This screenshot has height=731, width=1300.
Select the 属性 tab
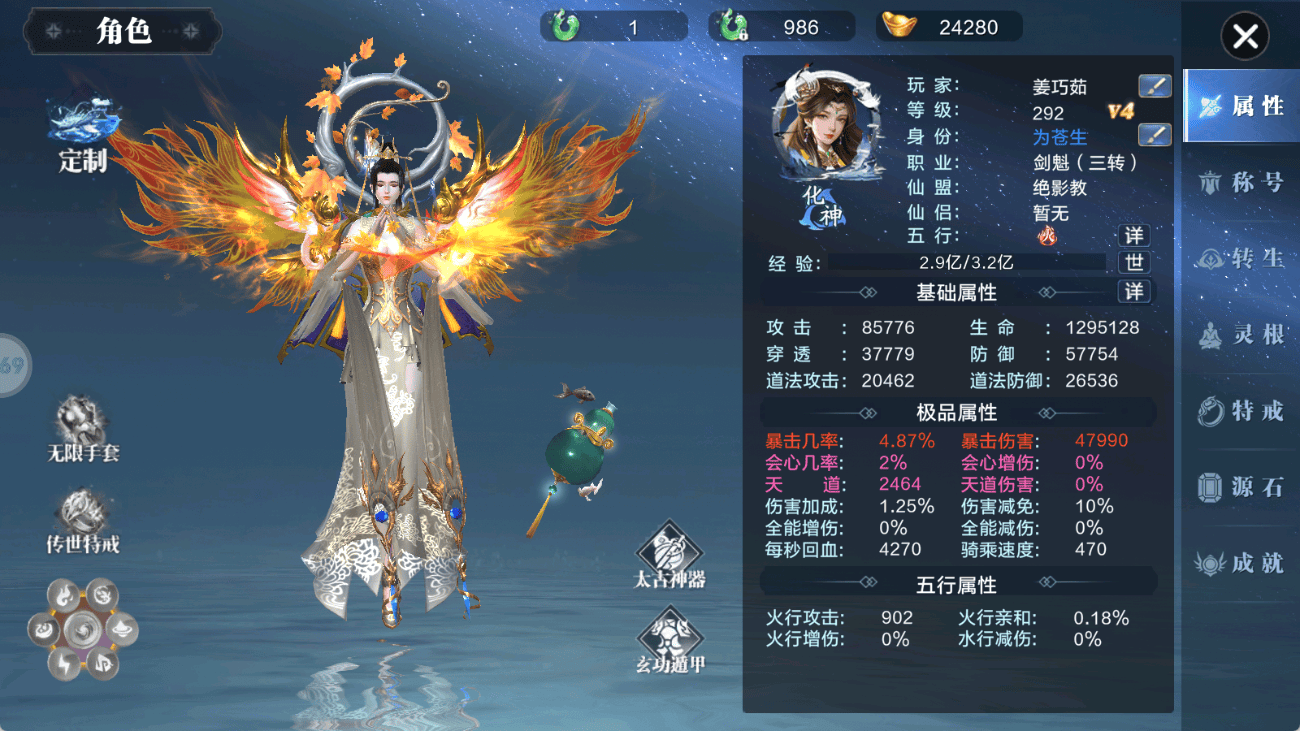pos(1240,106)
